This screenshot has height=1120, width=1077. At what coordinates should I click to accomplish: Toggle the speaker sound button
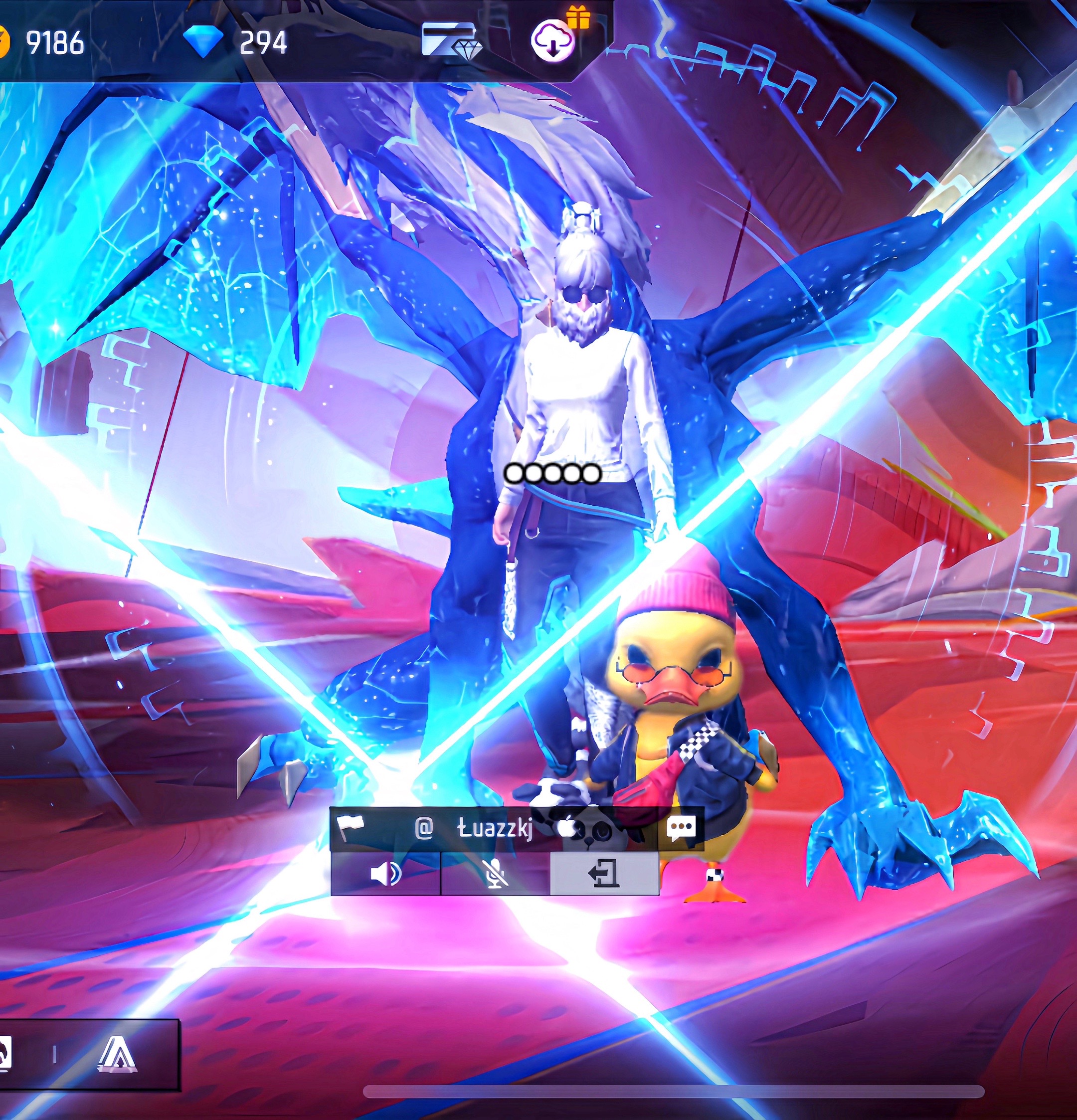(x=385, y=874)
